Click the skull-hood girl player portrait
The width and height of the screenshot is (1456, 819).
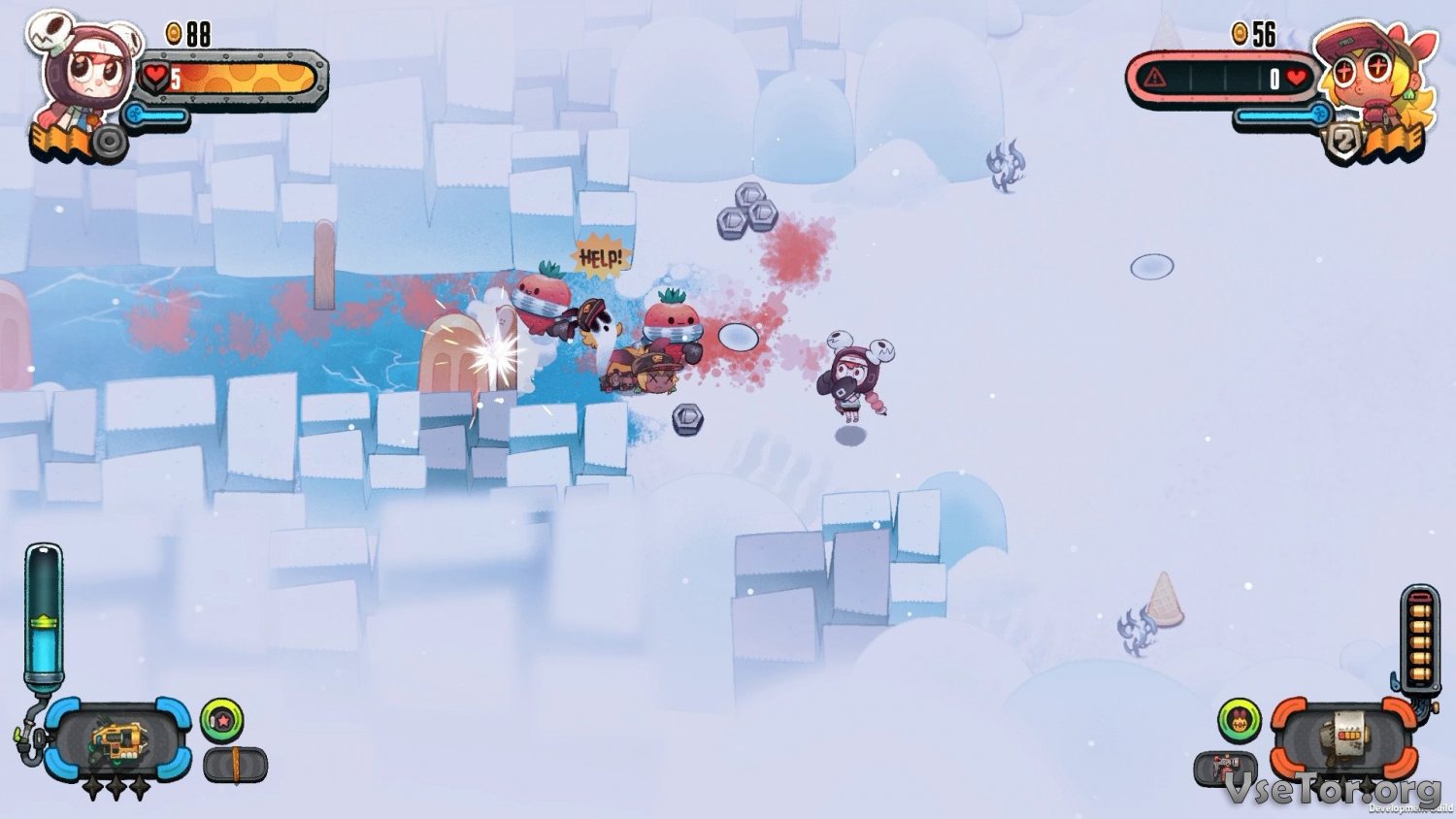pyautogui.click(x=85, y=70)
